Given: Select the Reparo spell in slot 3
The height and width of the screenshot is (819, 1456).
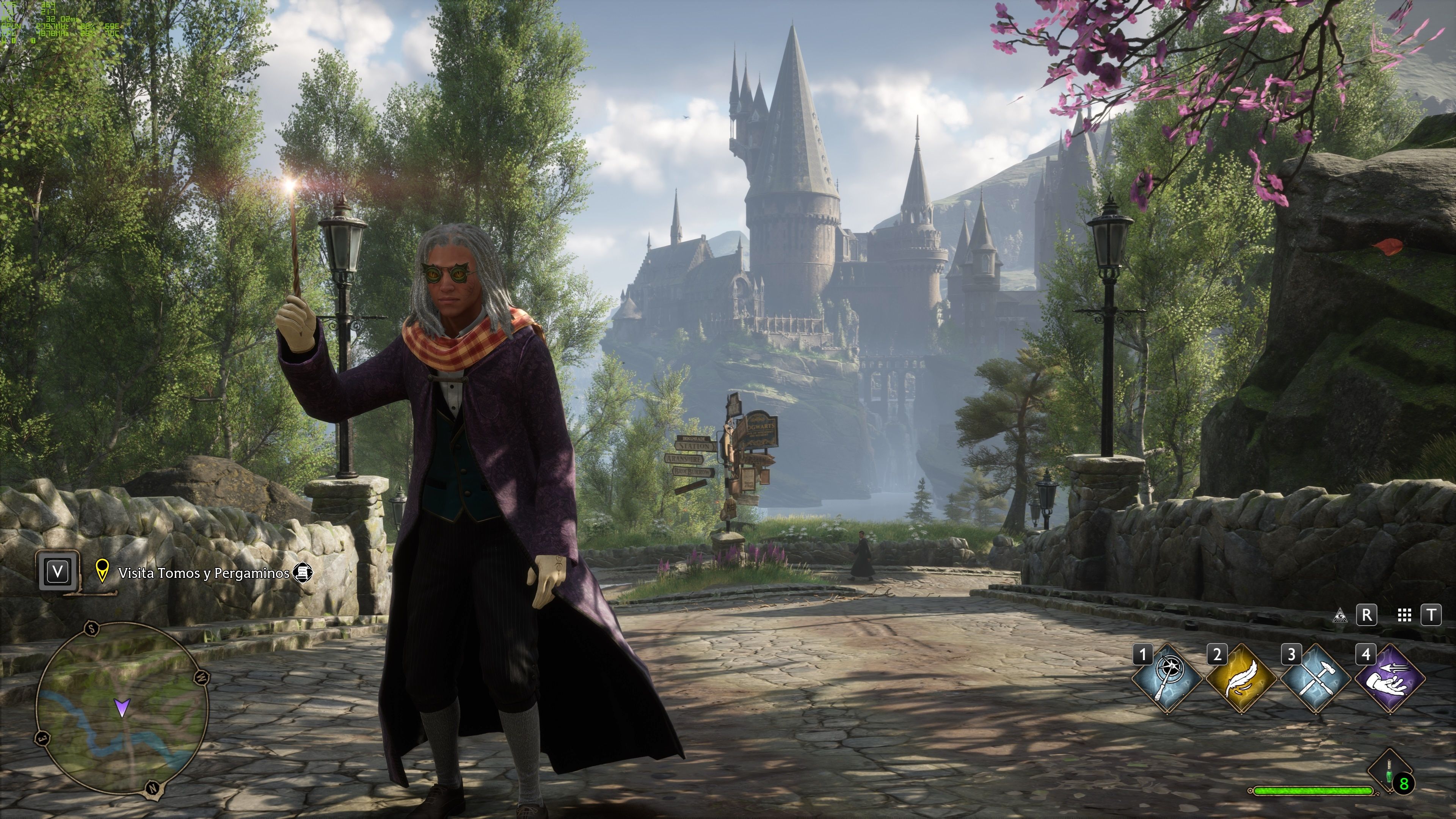Looking at the screenshot, I should coord(1316,679).
